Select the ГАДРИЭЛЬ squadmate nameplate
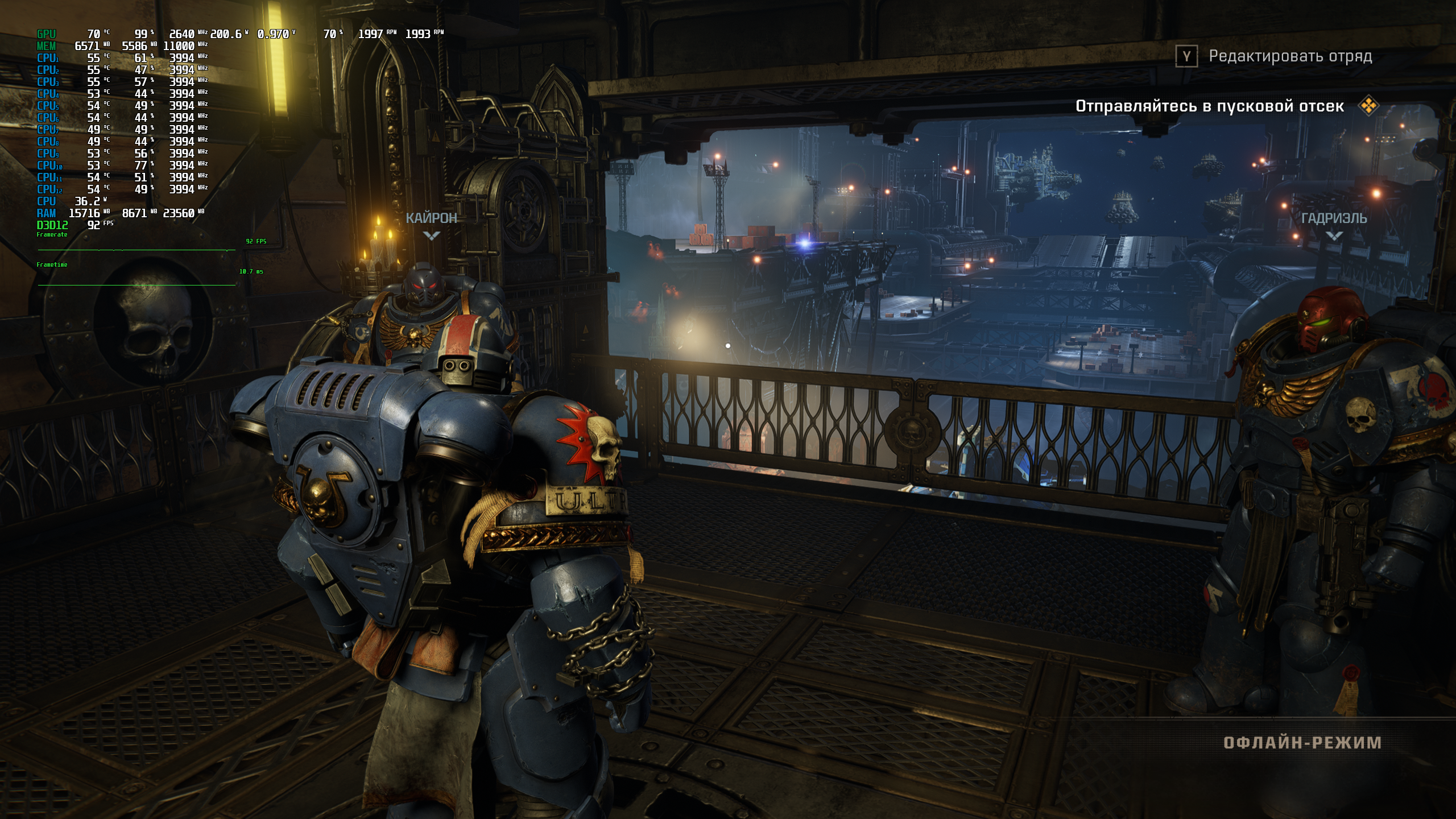 [1334, 218]
